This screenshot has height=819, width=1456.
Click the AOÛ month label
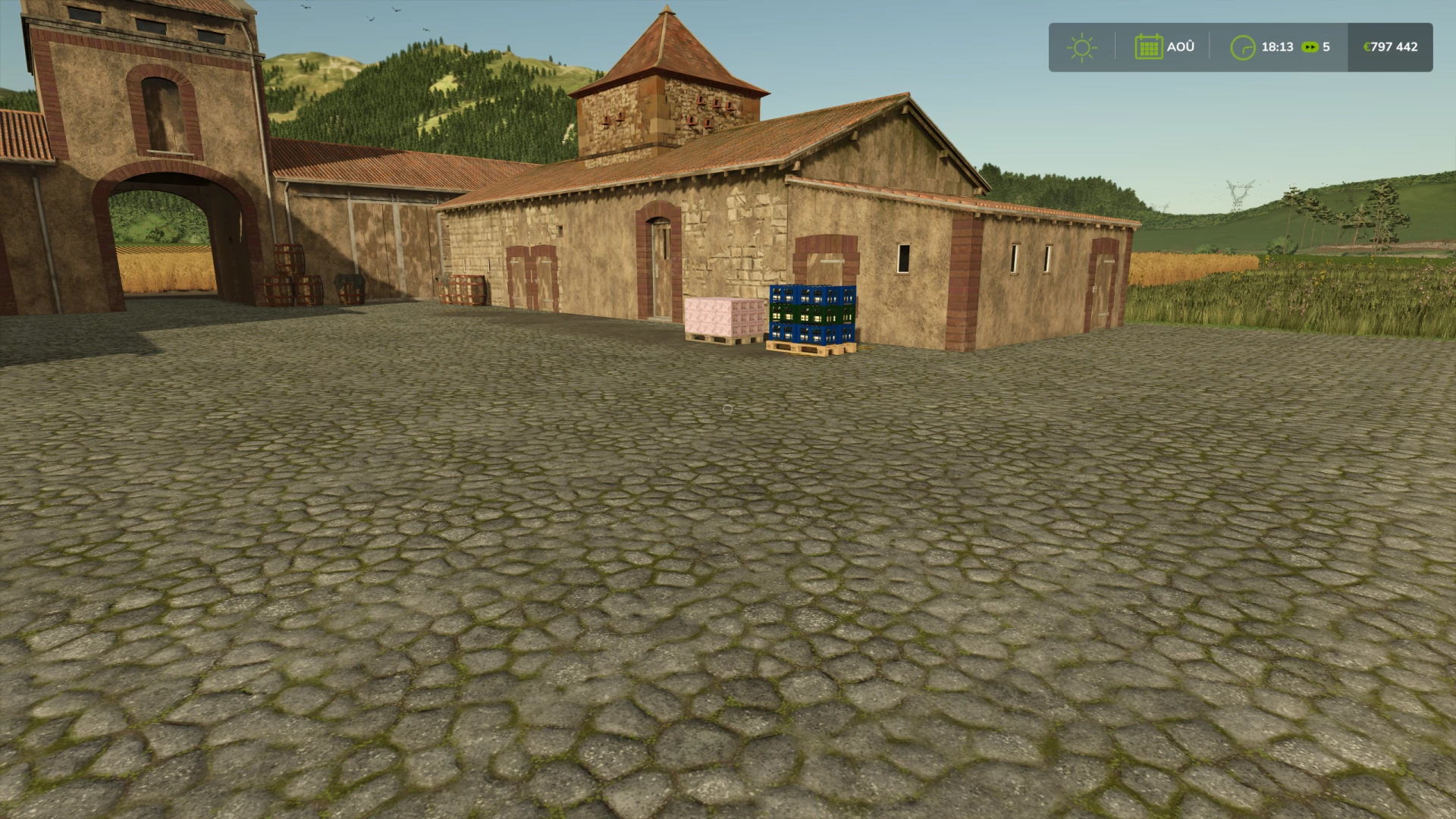pyautogui.click(x=1180, y=47)
